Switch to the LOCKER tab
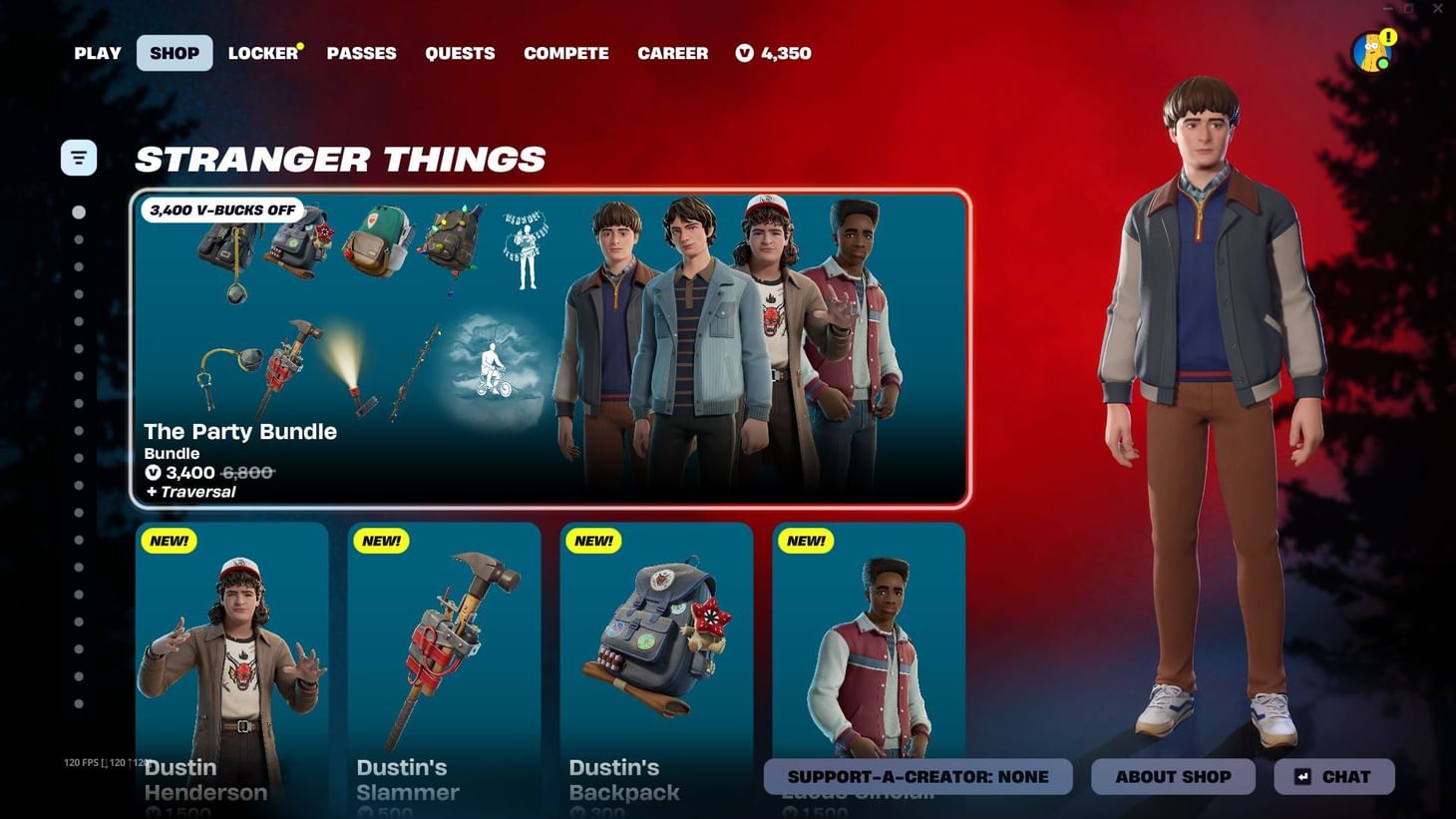Screen dimensions: 1456x819 (x=261, y=53)
